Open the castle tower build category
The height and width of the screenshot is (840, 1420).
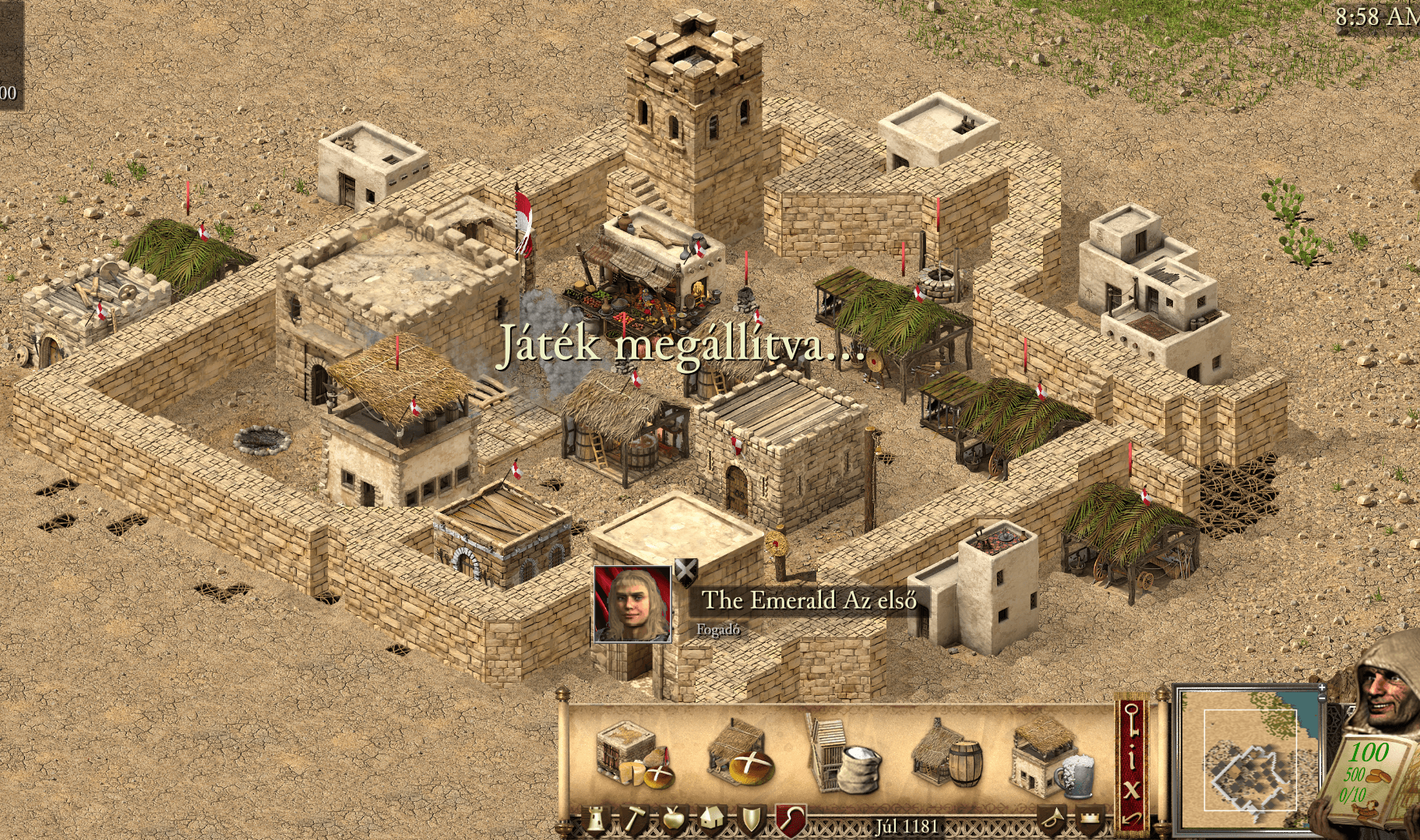pyautogui.click(x=597, y=821)
